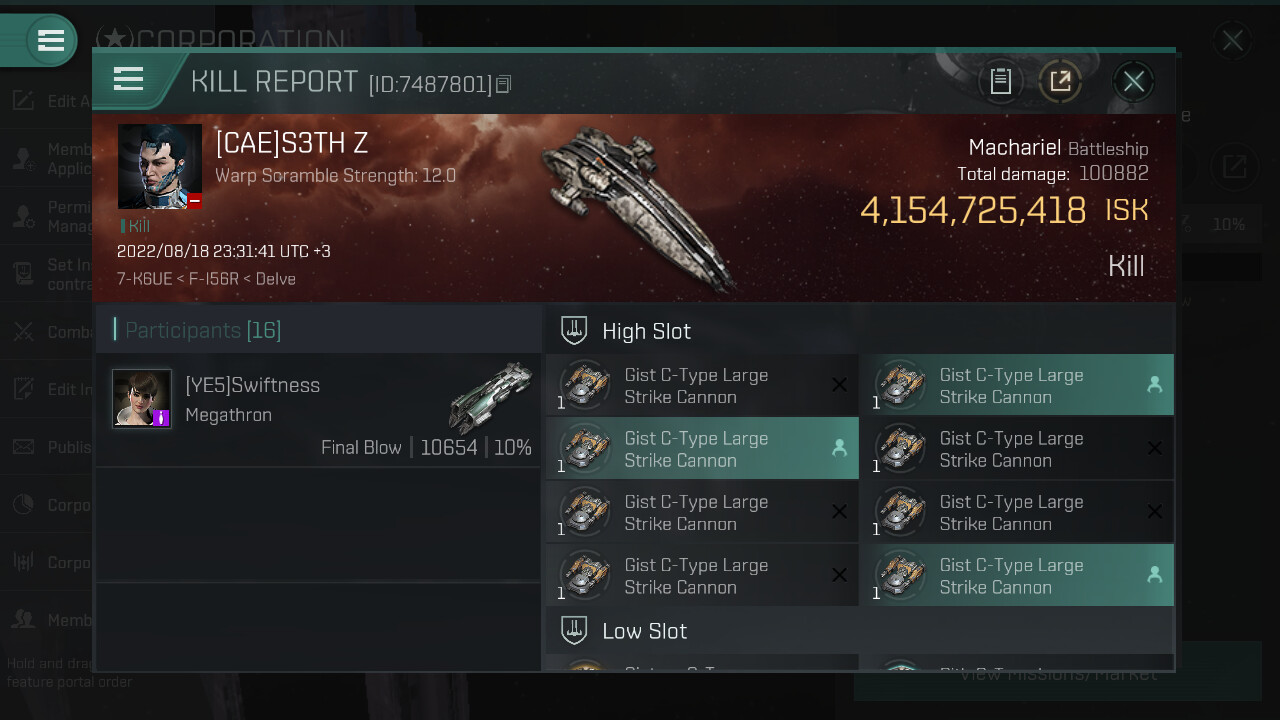
Task: Close the background Corporation window
Action: pos(1232,41)
